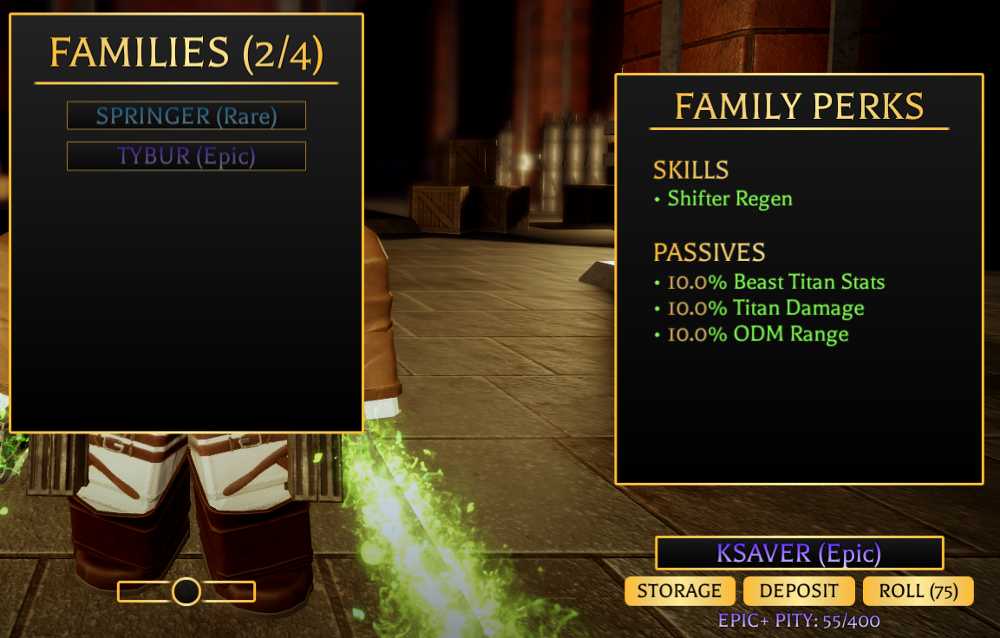
Task: Select the SPRINGER (Rare) family entry
Action: coord(186,116)
